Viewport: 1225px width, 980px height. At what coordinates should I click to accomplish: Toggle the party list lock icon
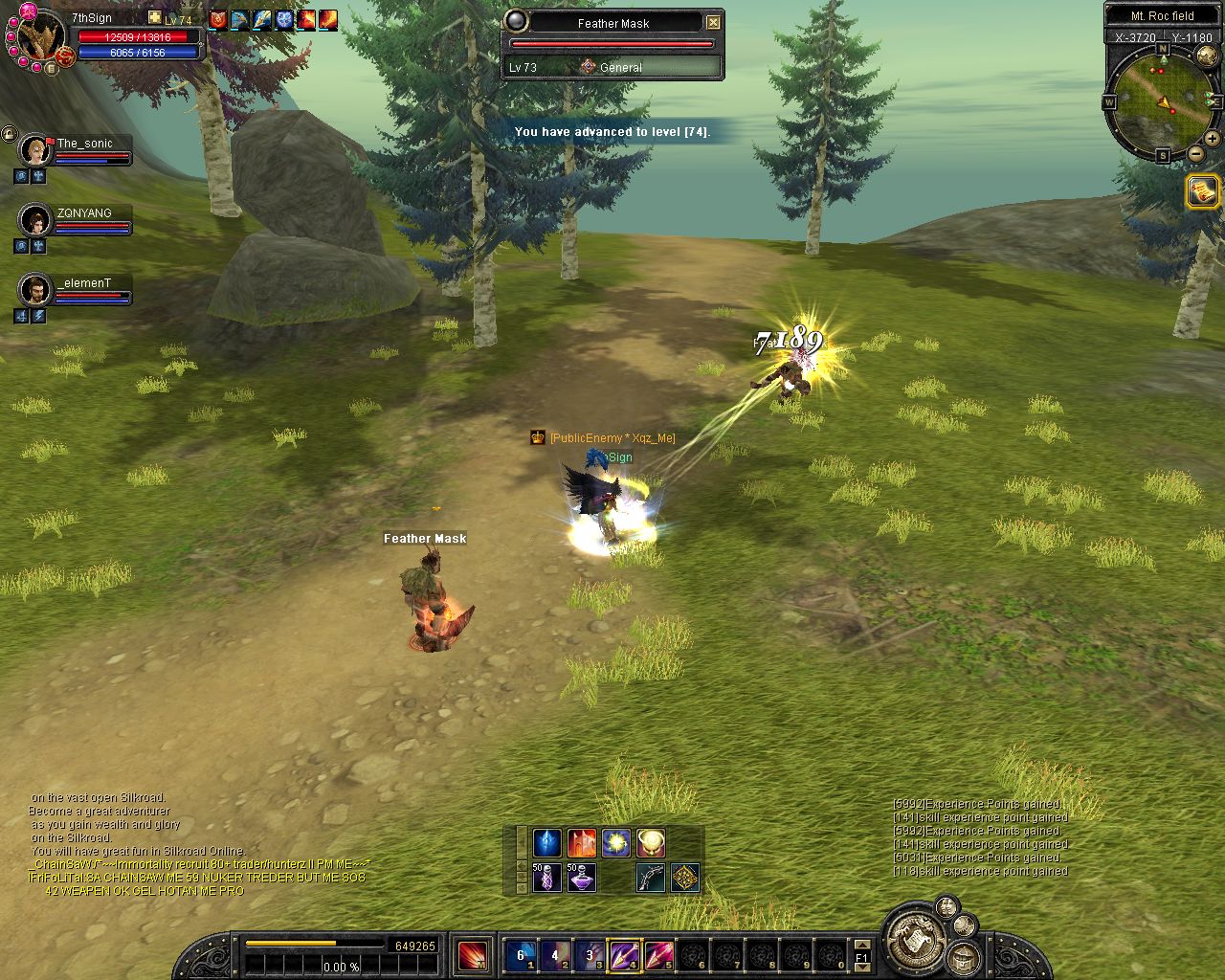point(9,135)
